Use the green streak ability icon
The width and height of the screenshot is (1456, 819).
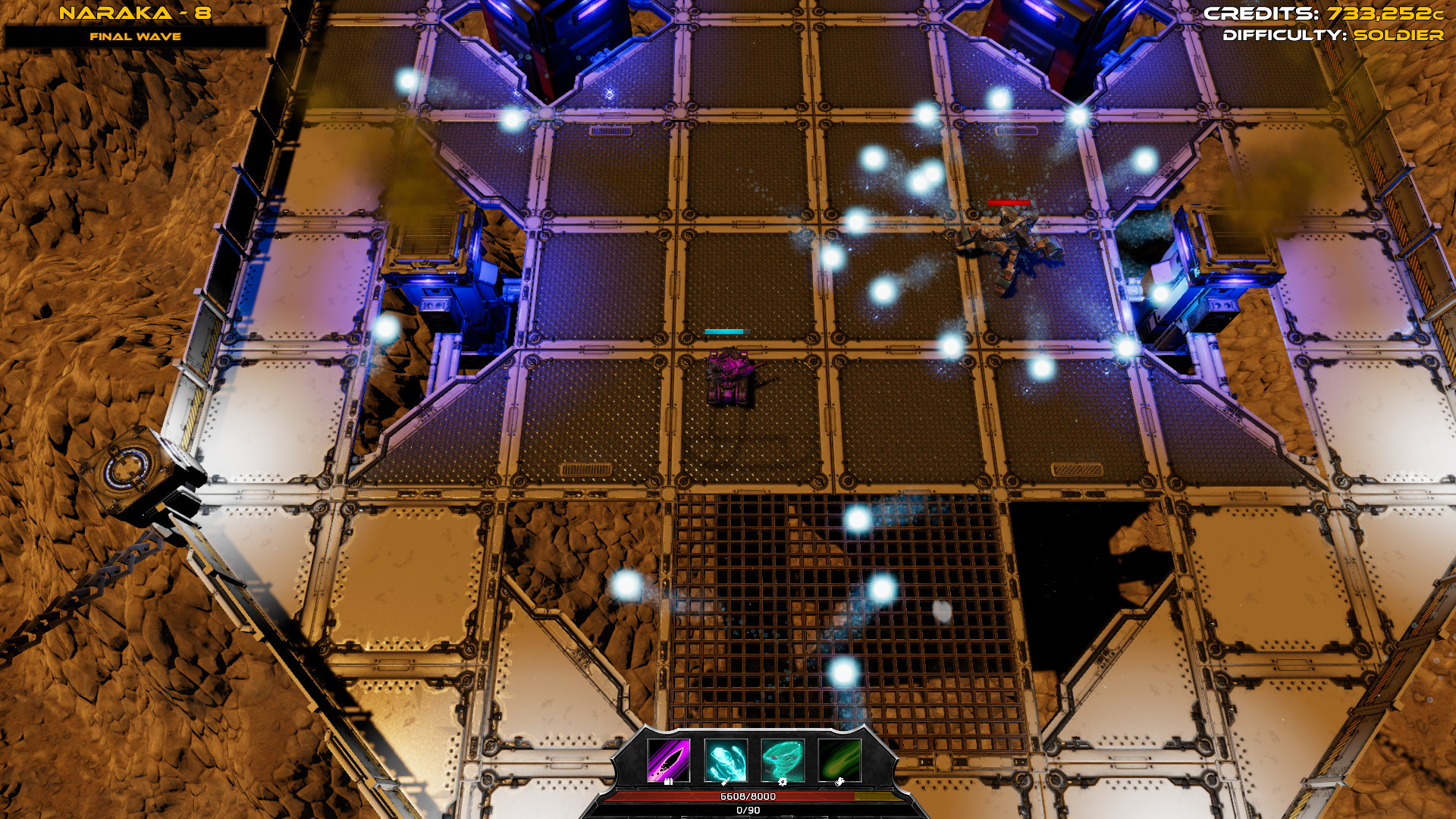click(839, 760)
